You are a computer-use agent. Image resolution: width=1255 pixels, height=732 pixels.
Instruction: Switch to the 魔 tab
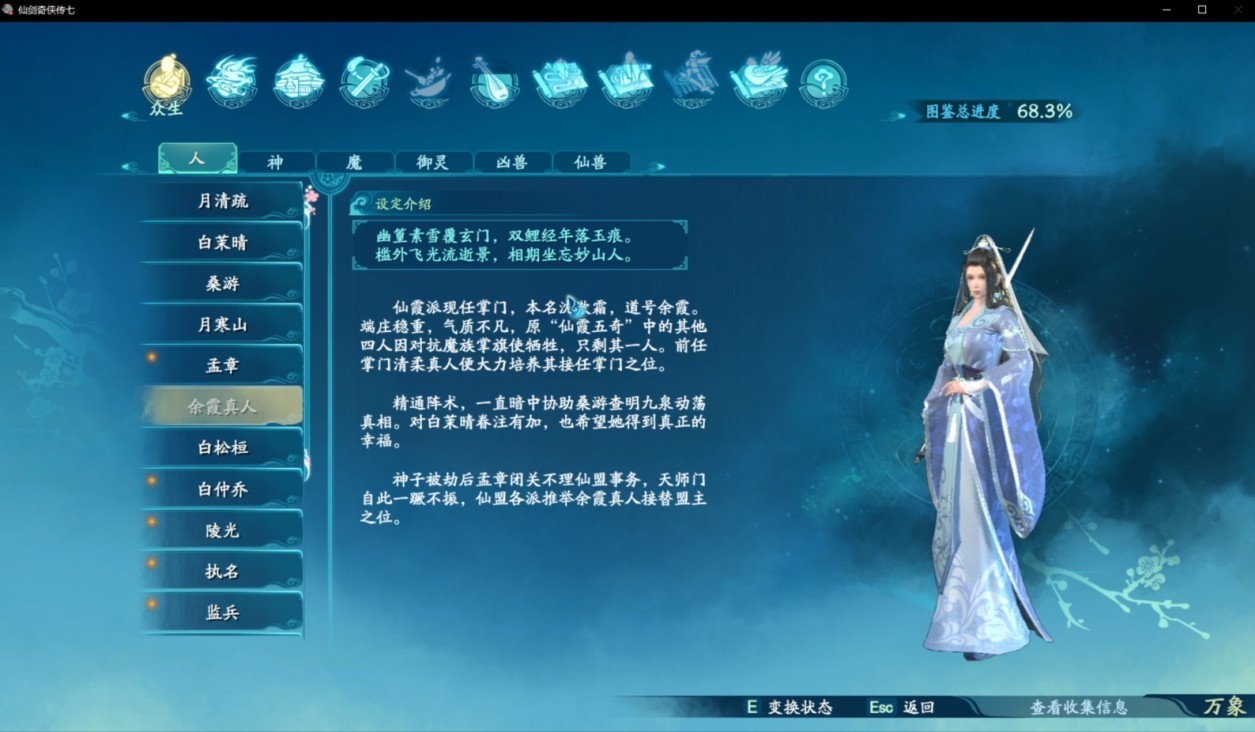point(354,162)
